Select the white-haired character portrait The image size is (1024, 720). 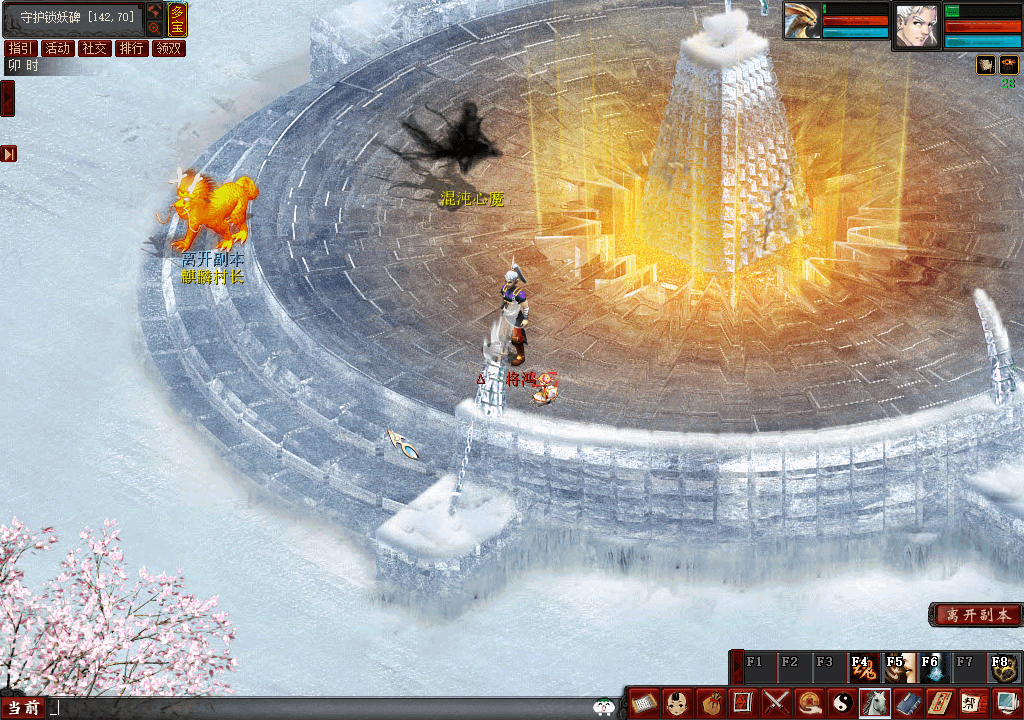916,24
